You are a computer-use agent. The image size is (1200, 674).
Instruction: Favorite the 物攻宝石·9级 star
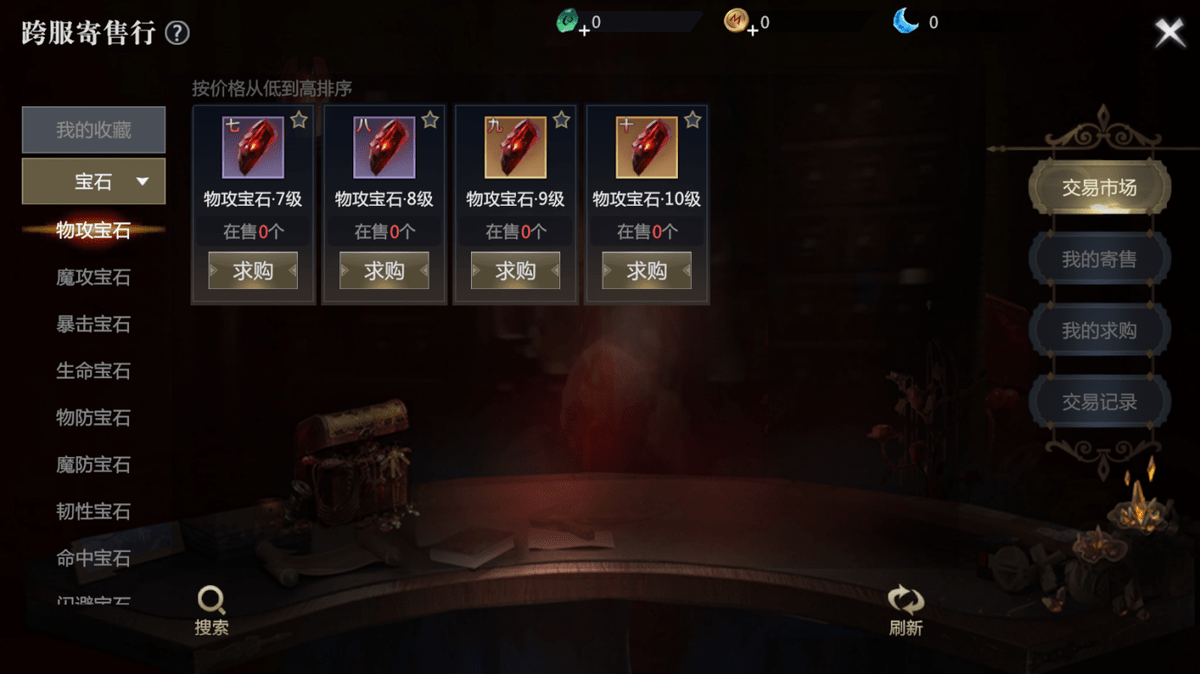pyautogui.click(x=561, y=120)
